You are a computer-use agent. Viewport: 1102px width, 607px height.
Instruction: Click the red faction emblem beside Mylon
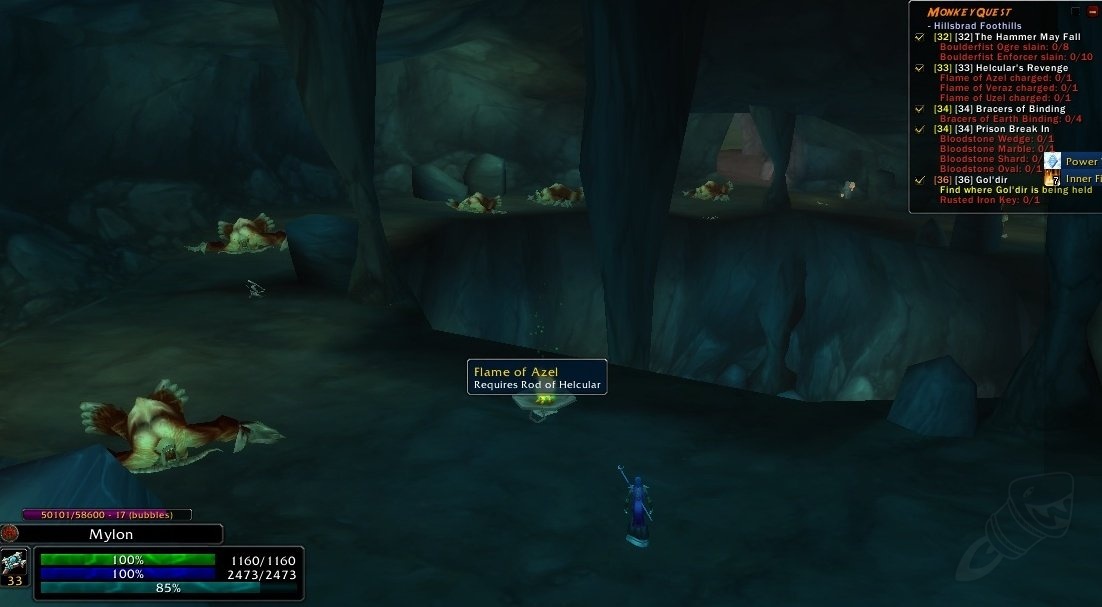click(x=10, y=533)
